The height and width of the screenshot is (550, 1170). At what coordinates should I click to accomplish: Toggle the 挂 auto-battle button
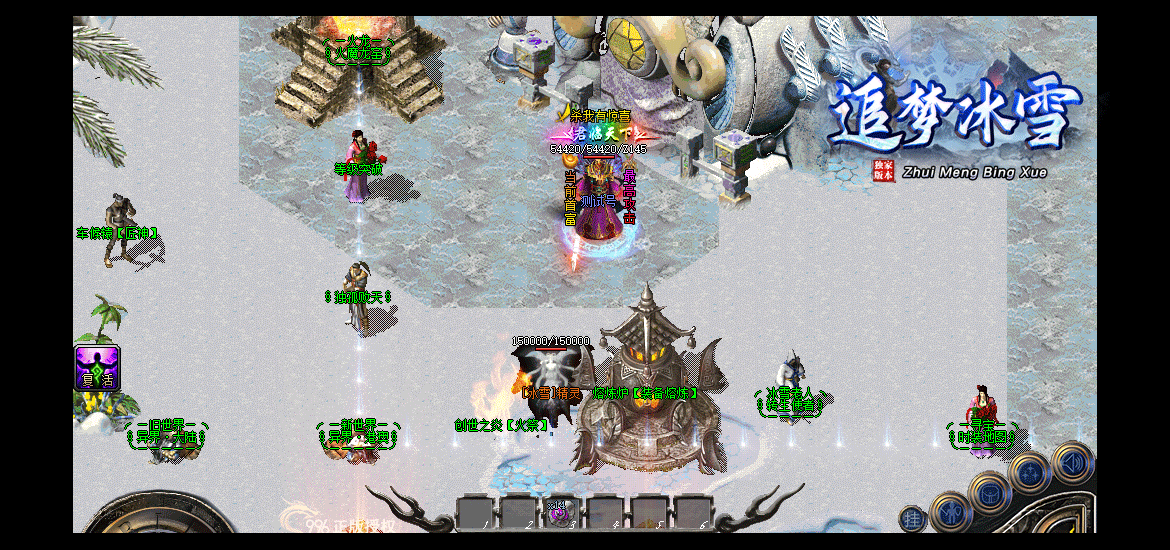click(x=913, y=518)
